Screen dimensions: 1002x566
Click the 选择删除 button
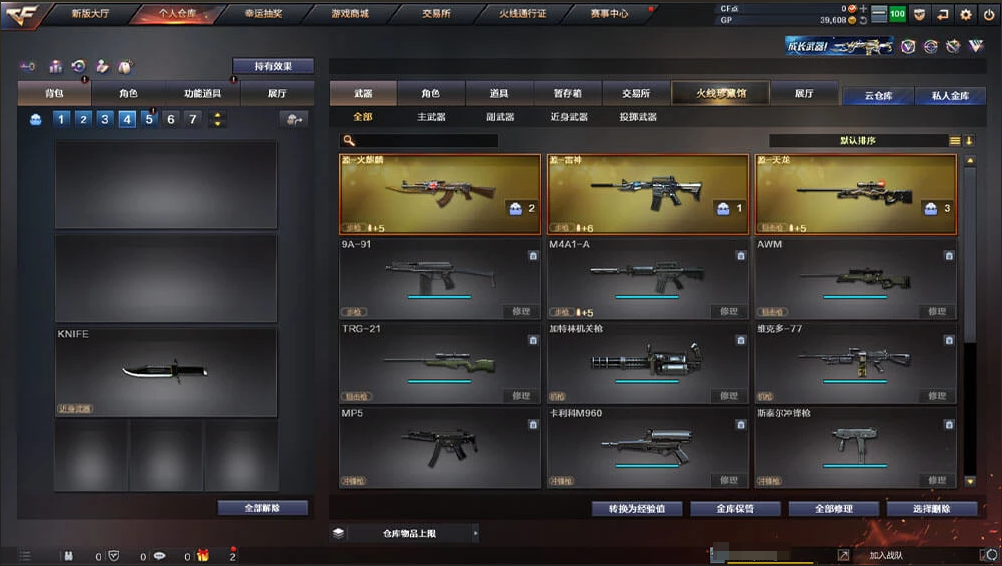(931, 509)
